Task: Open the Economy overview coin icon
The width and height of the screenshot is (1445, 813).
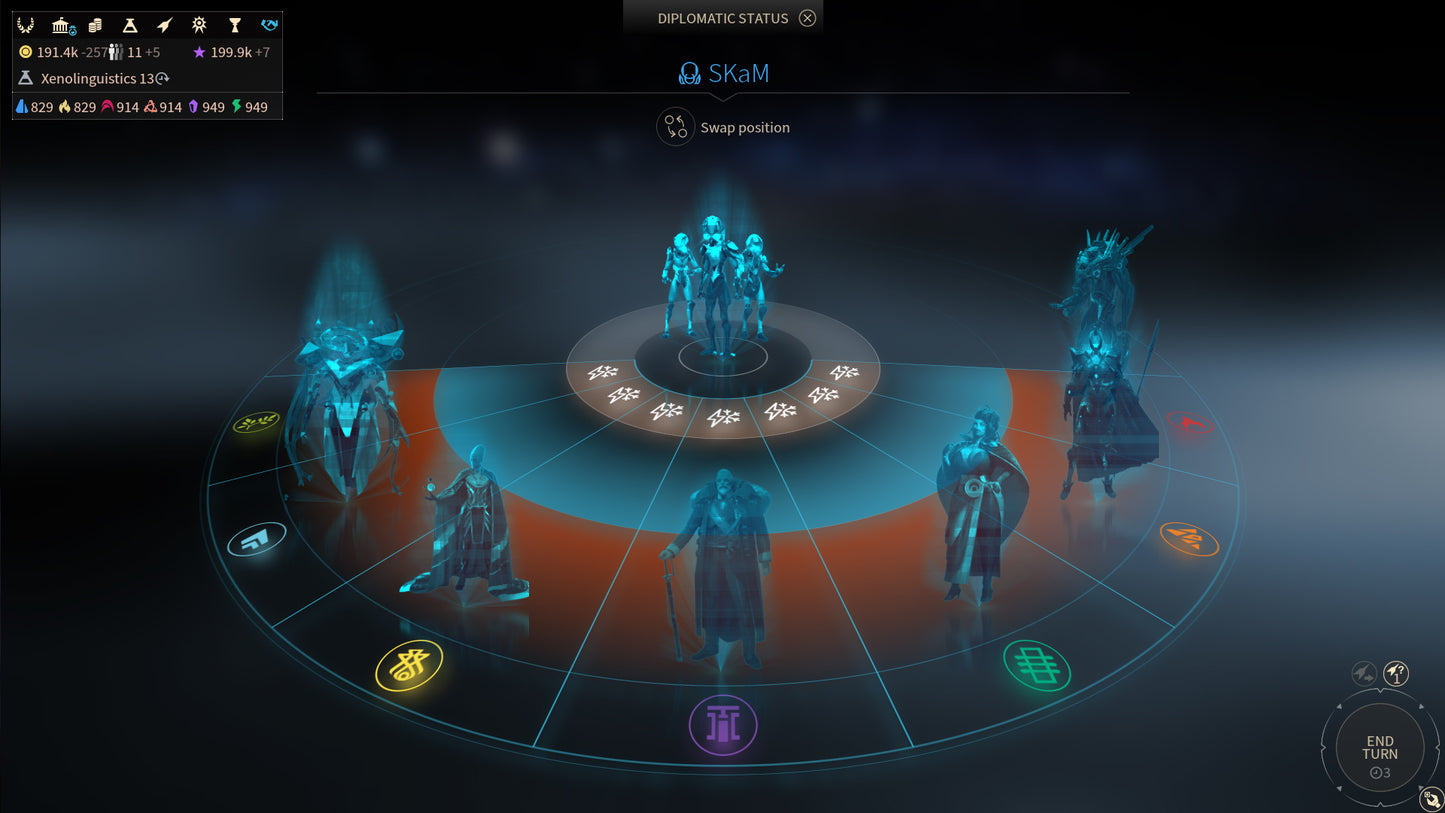Action: tap(94, 25)
